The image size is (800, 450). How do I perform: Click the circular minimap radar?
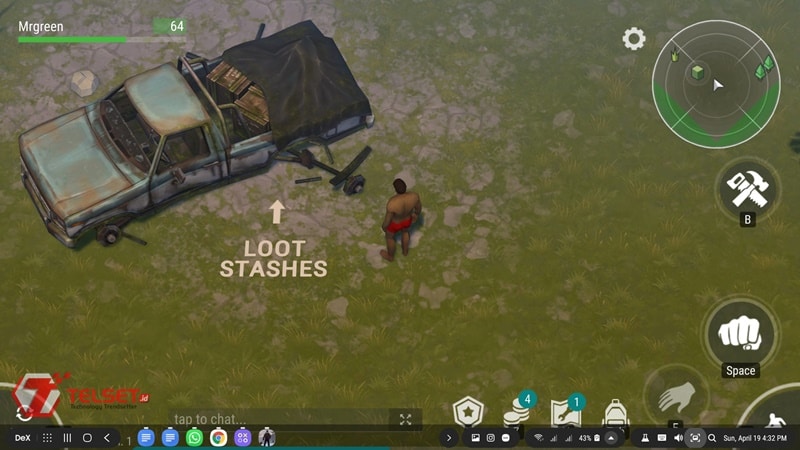click(715, 84)
